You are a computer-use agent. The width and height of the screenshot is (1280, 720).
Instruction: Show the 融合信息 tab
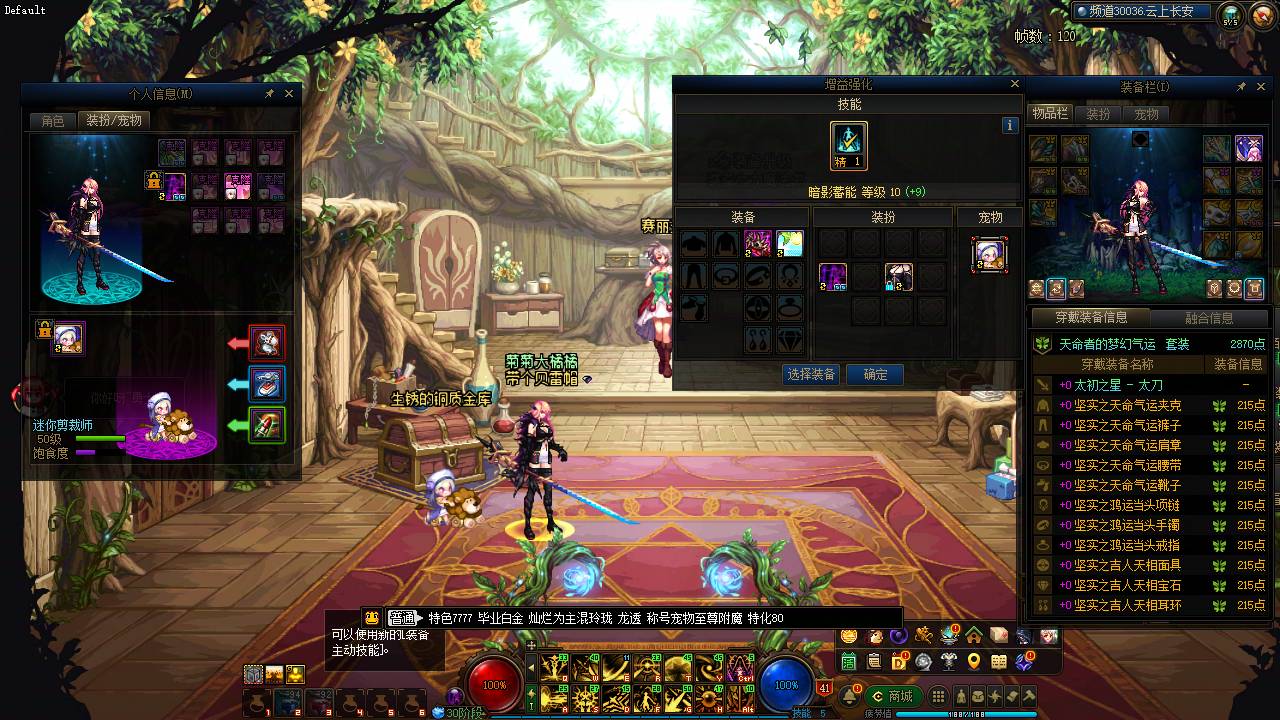click(1209, 318)
